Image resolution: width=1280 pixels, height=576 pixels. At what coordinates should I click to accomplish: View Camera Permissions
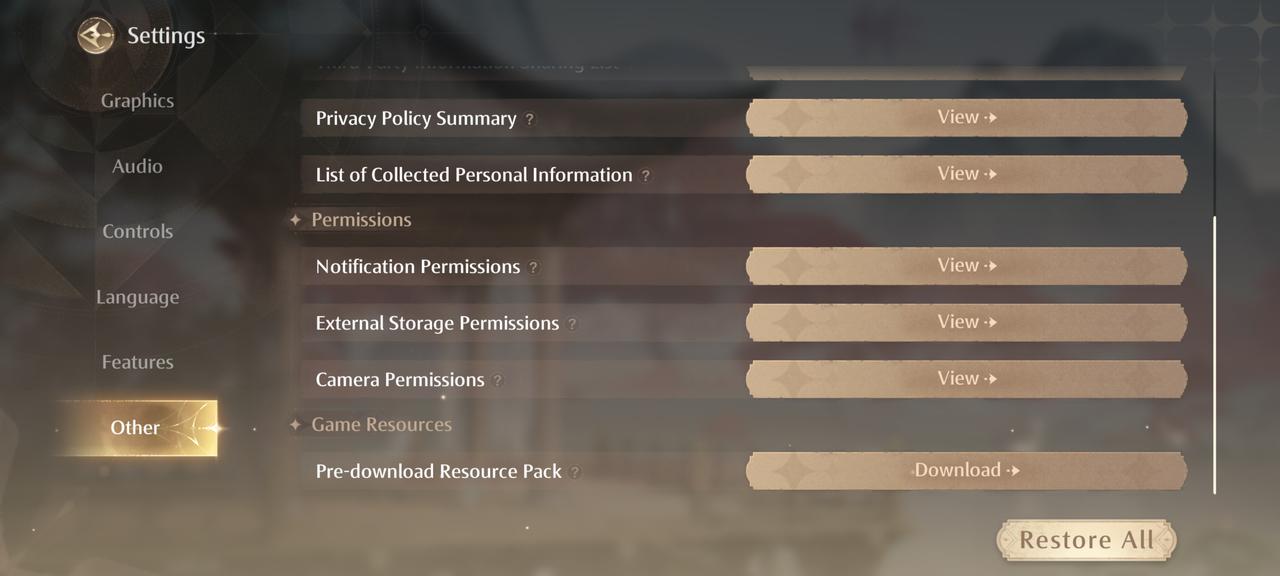[966, 379]
